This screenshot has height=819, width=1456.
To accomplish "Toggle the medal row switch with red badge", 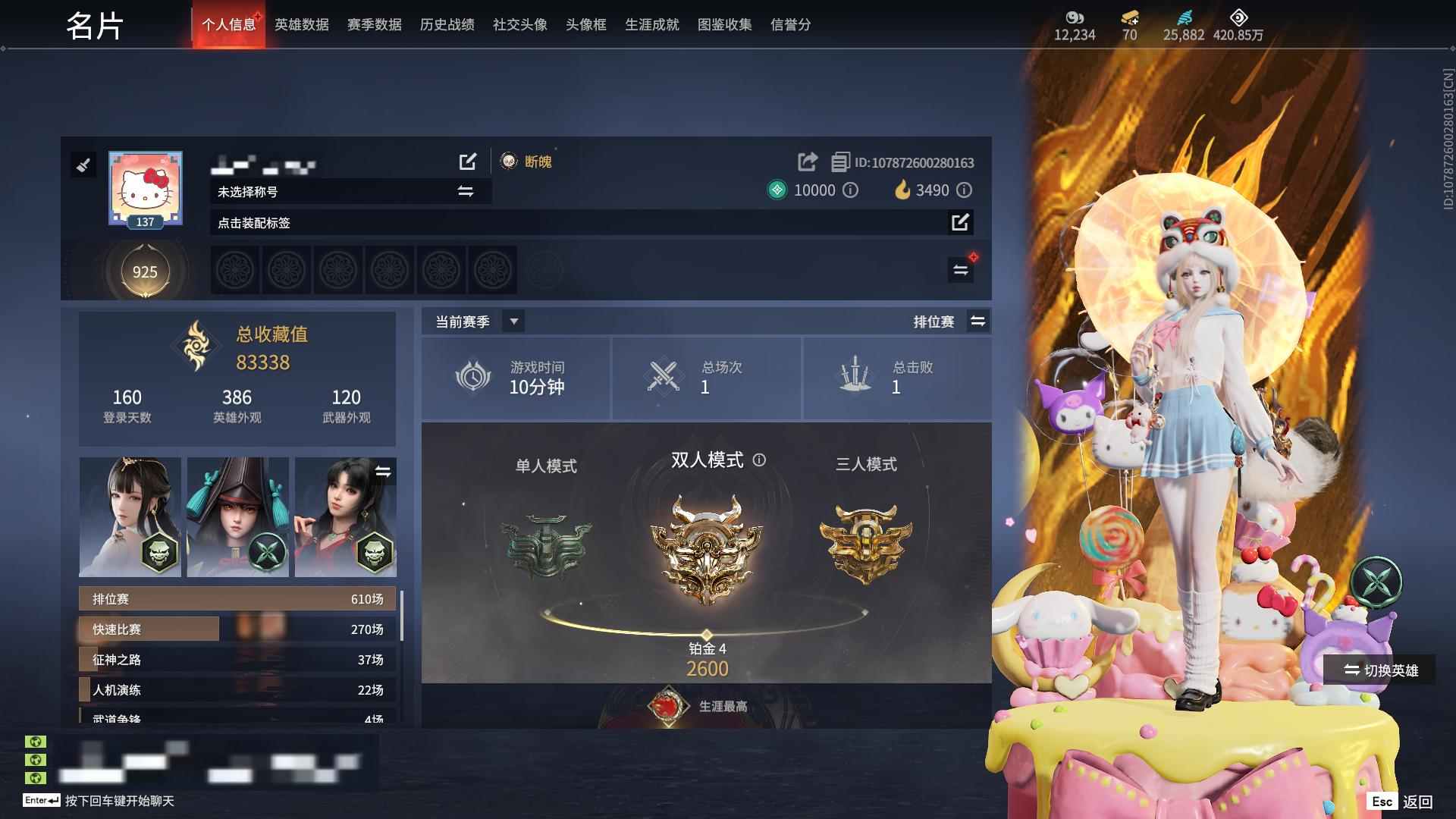I will coord(961,269).
